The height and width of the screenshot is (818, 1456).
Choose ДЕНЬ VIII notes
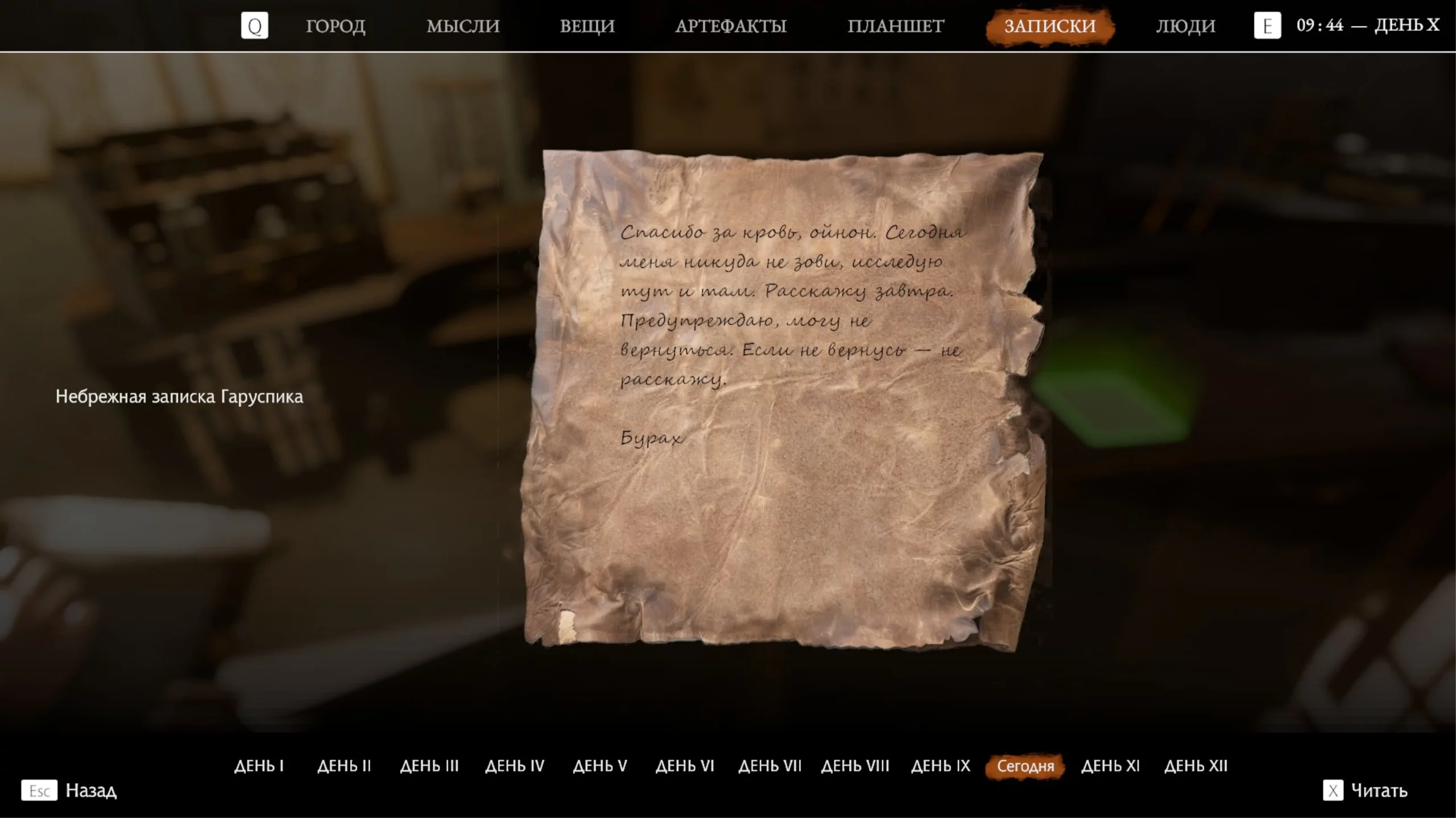[x=855, y=766]
